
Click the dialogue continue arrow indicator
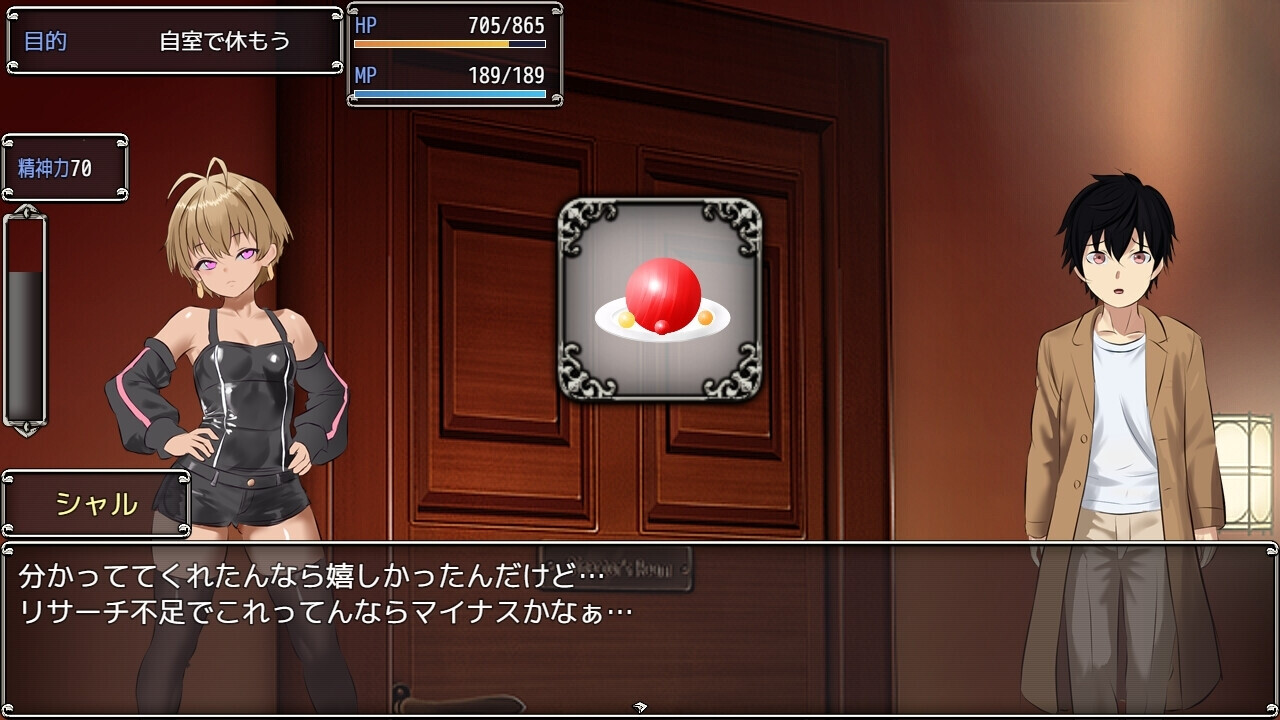tap(640, 707)
